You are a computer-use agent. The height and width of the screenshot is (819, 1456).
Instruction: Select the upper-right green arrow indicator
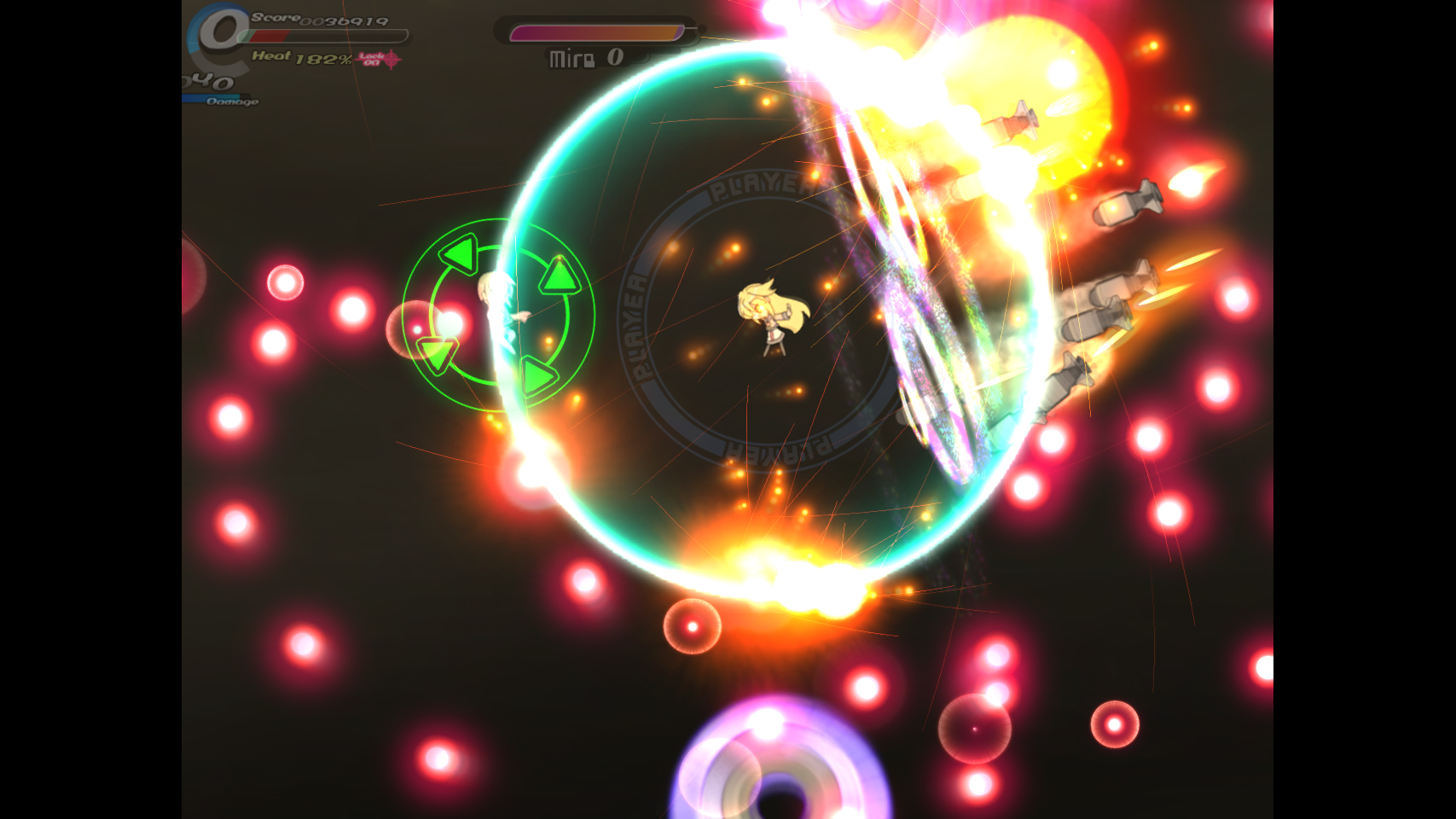[x=559, y=276]
